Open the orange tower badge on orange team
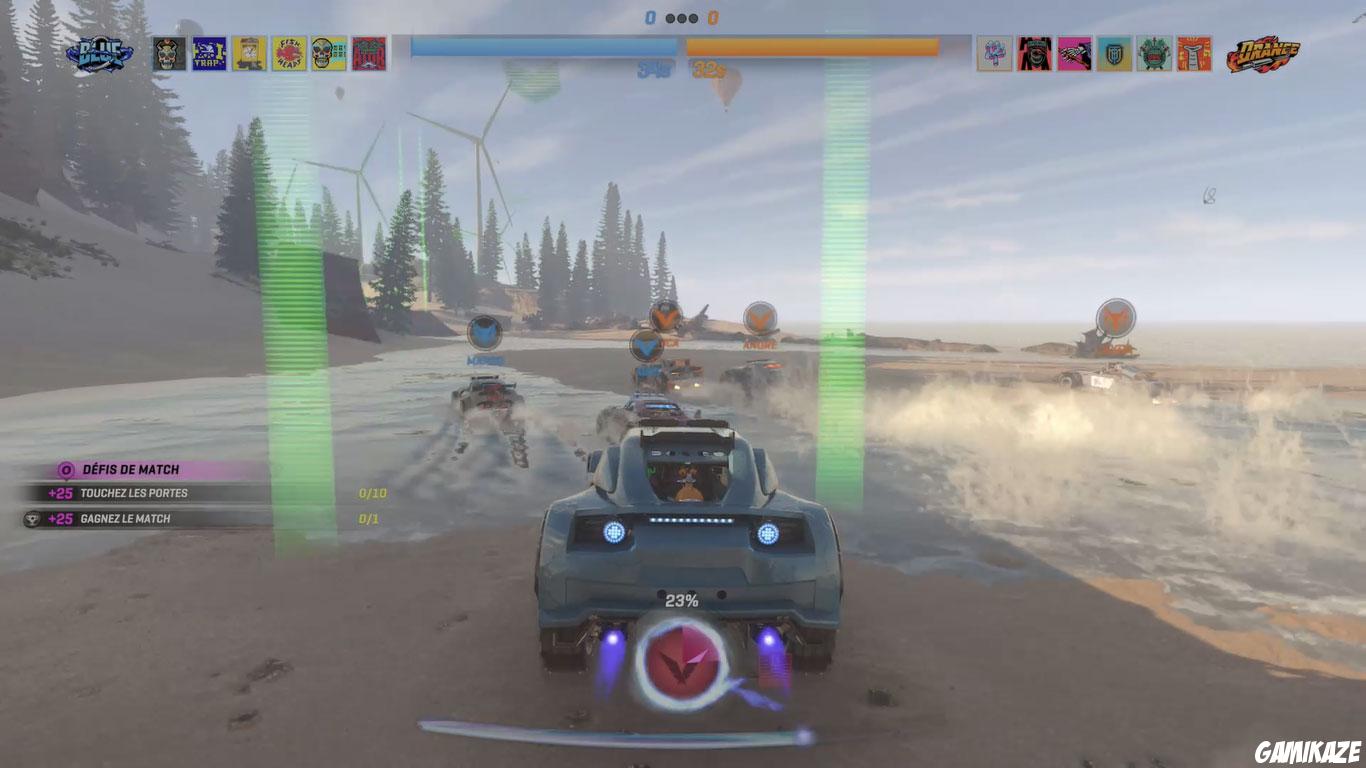Viewport: 1366px width, 768px height. 1192,48
